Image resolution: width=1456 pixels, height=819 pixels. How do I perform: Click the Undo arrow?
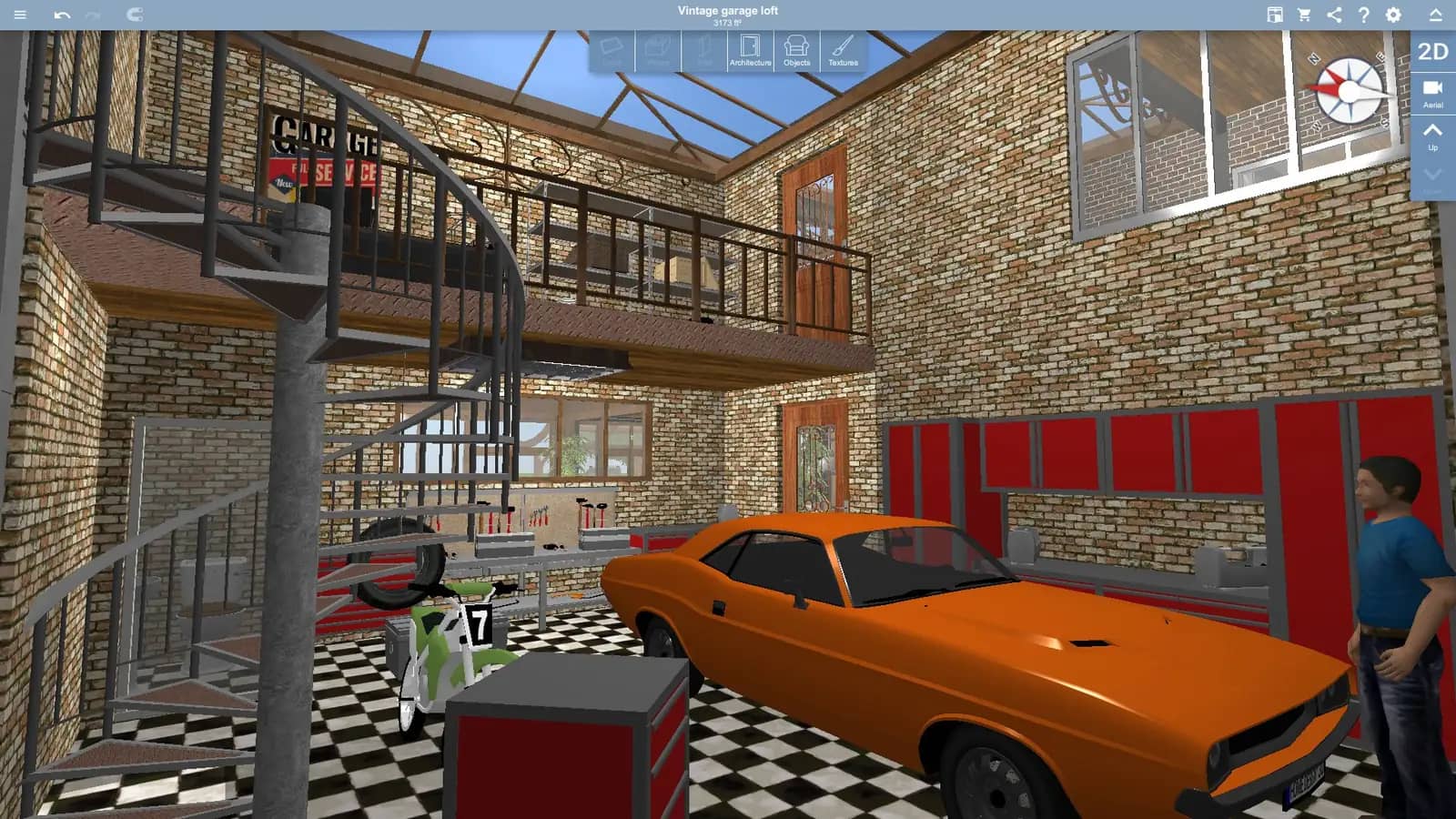[63, 14]
